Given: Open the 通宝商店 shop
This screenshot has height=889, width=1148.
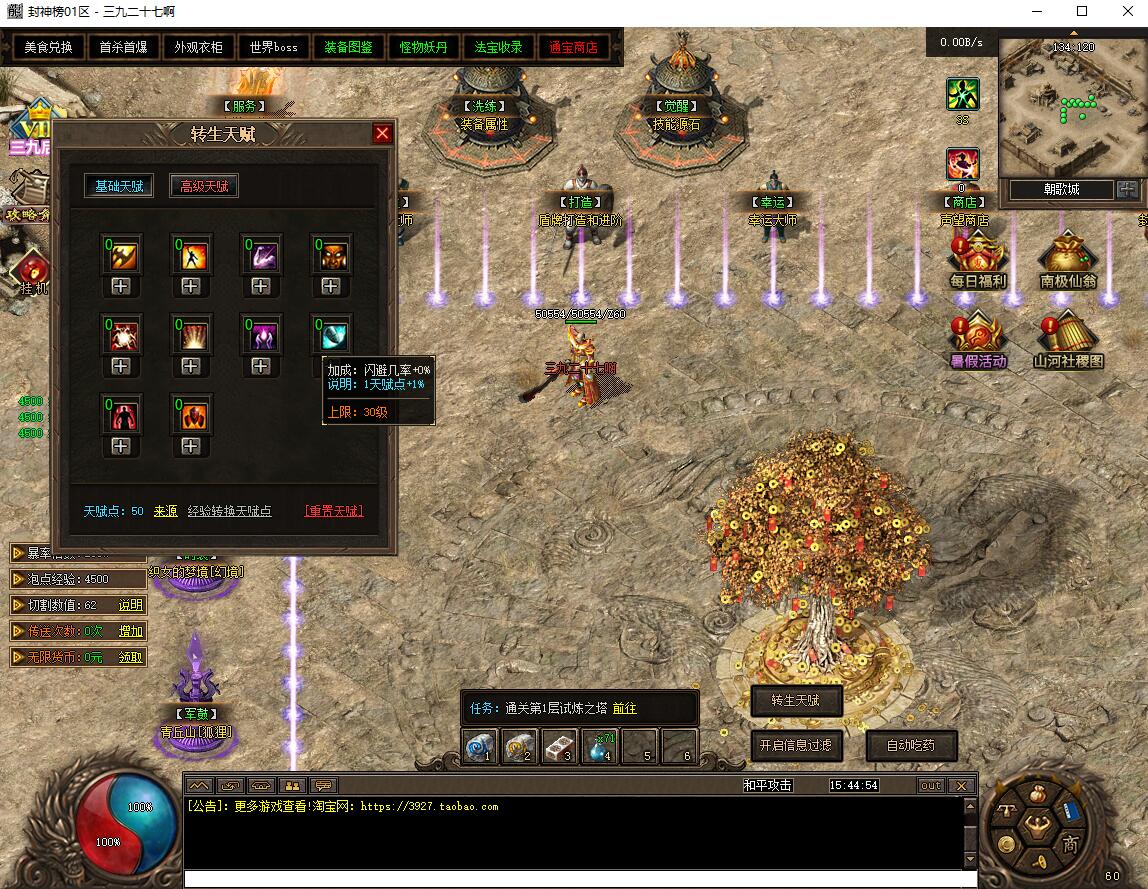Looking at the screenshot, I should click(x=573, y=47).
